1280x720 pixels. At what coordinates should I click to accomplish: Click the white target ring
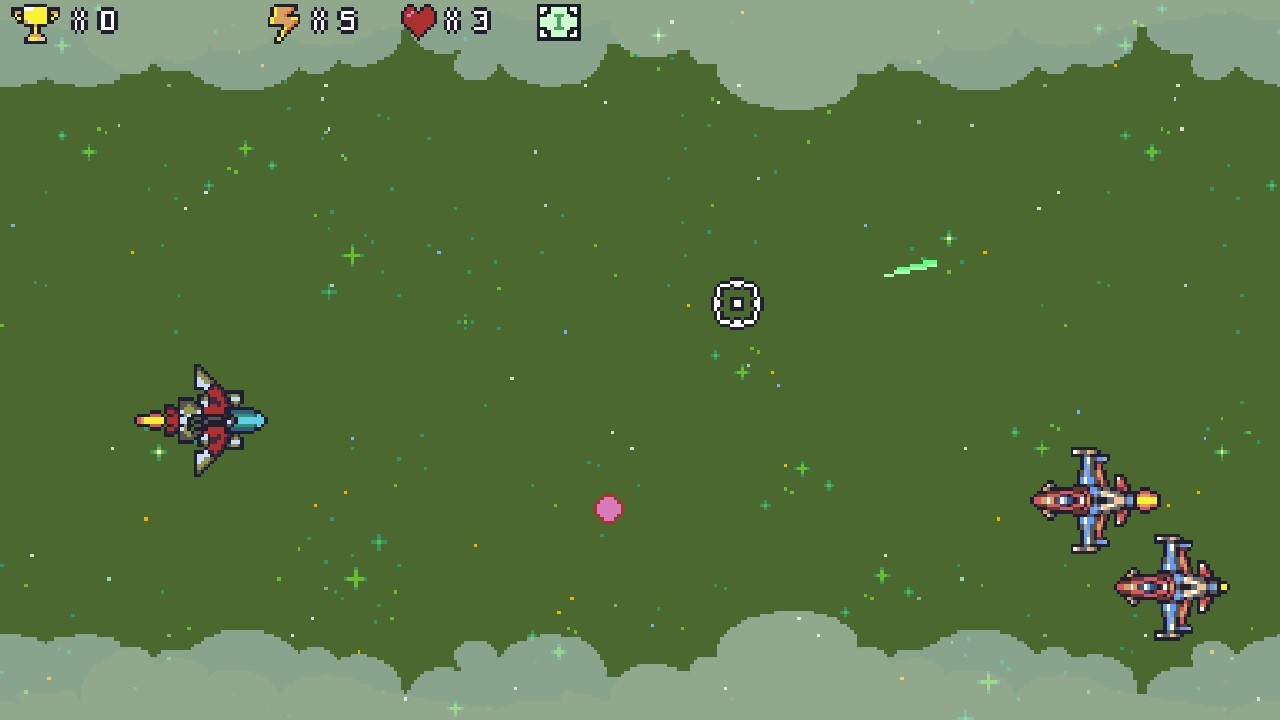point(737,304)
